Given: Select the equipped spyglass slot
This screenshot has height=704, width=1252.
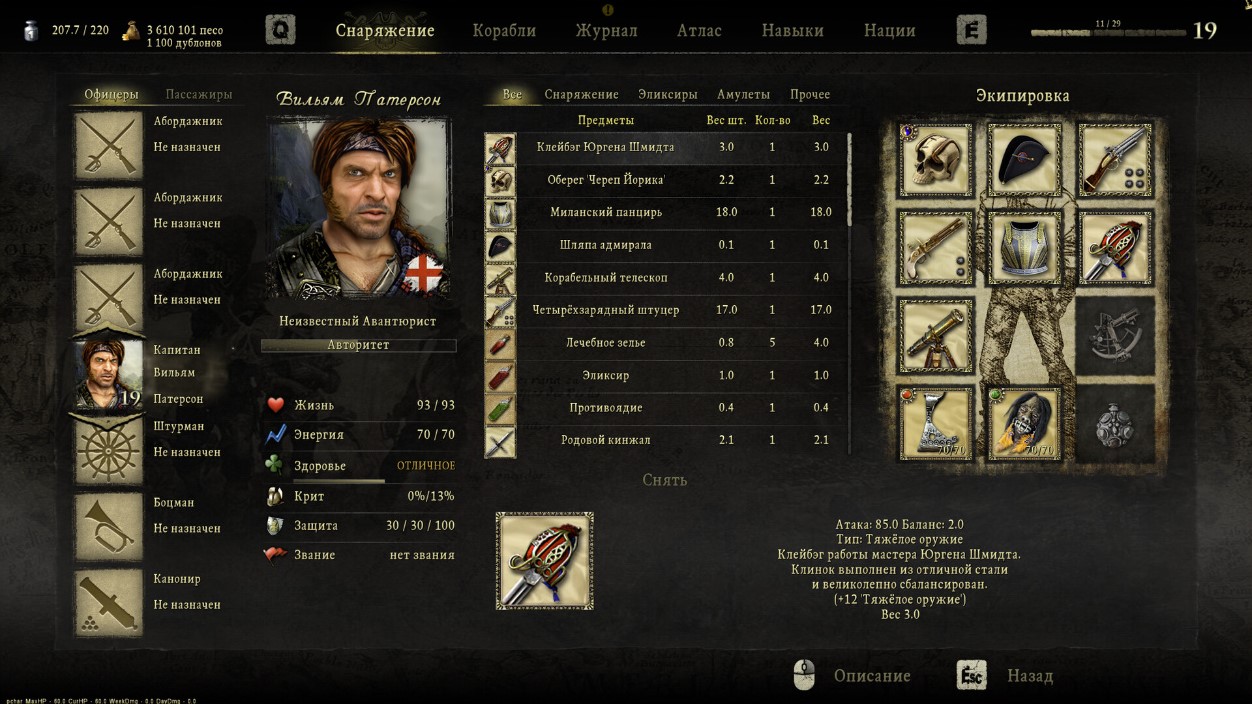Looking at the screenshot, I should pyautogui.click(x=935, y=335).
